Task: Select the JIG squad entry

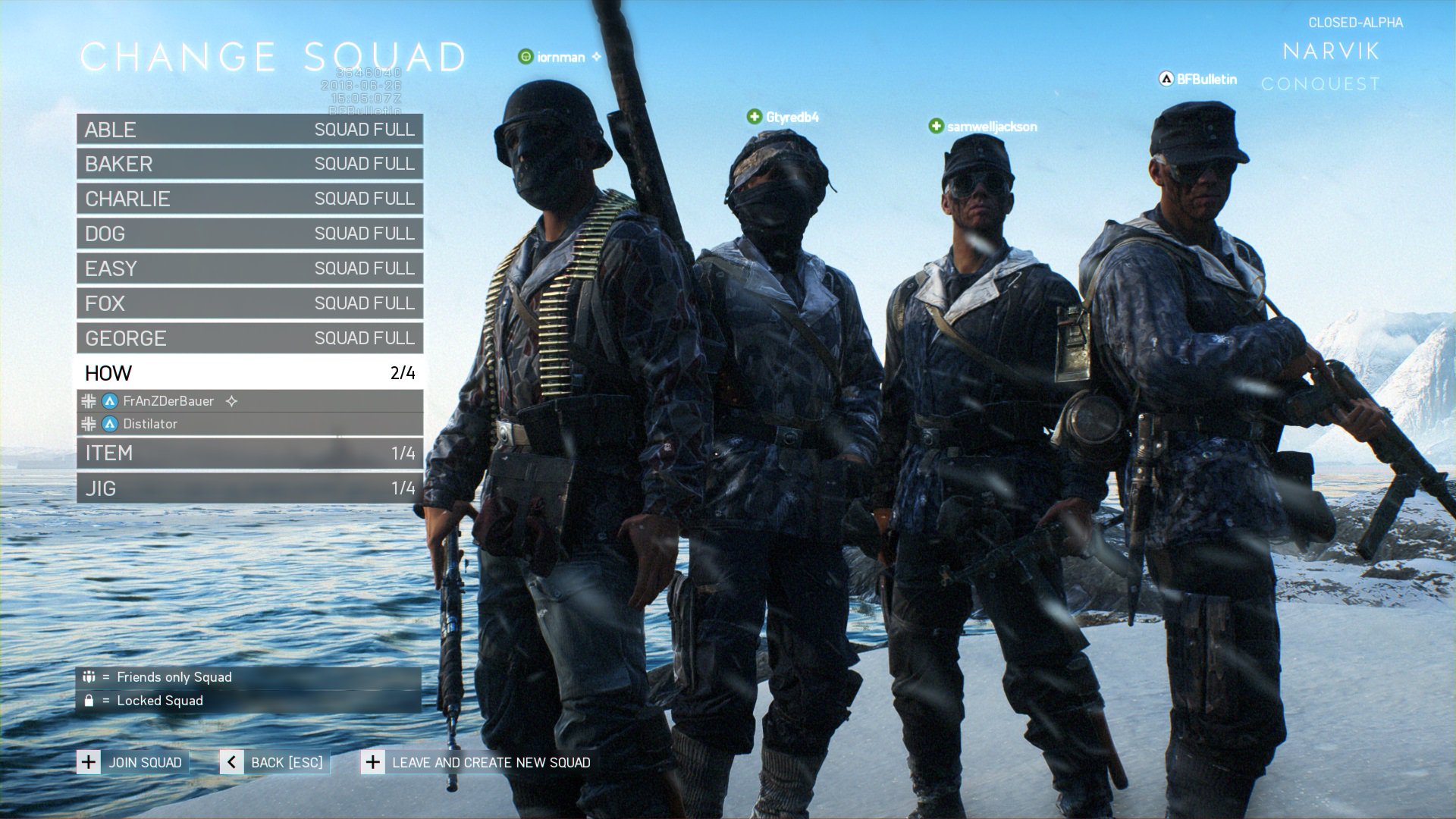Action: (249, 488)
